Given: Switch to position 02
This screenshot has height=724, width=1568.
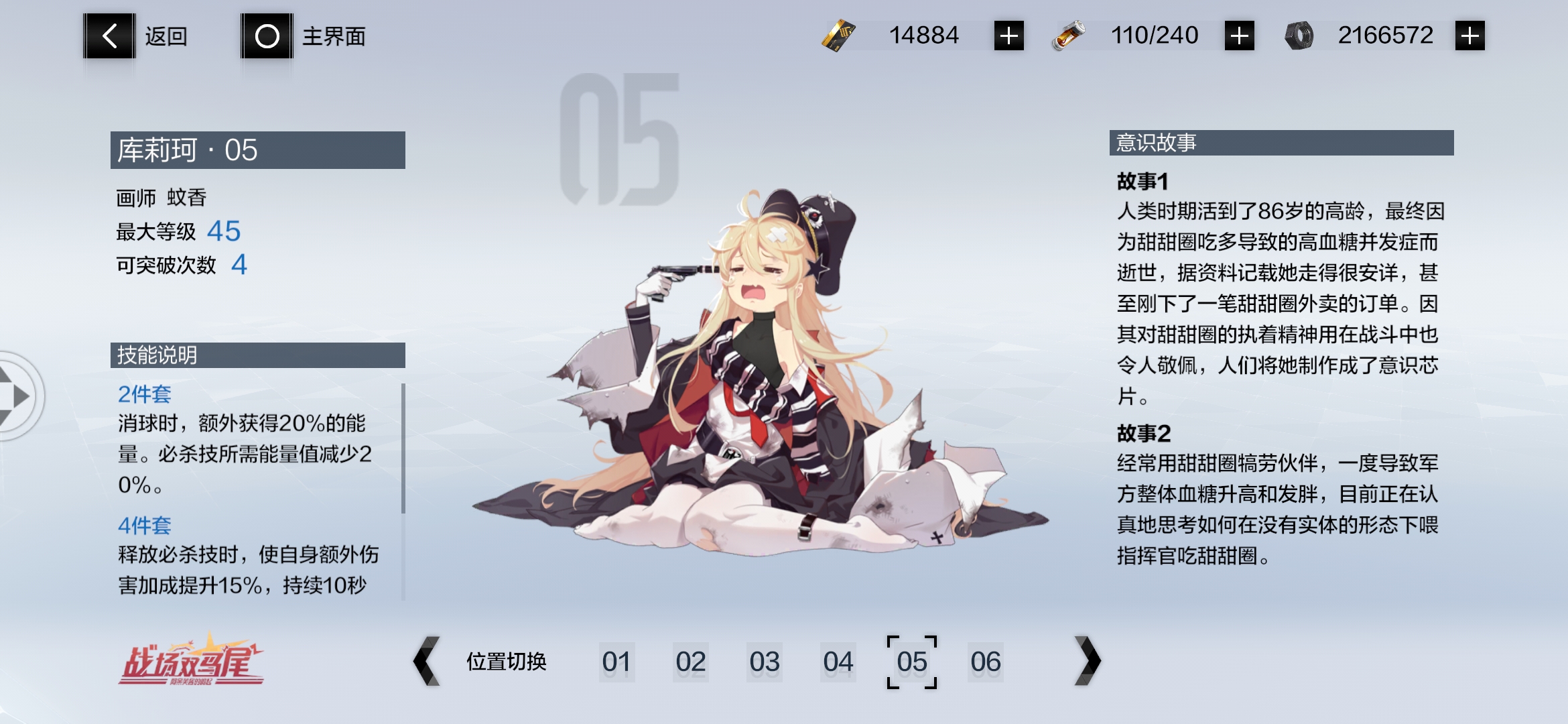Looking at the screenshot, I should click(x=690, y=662).
